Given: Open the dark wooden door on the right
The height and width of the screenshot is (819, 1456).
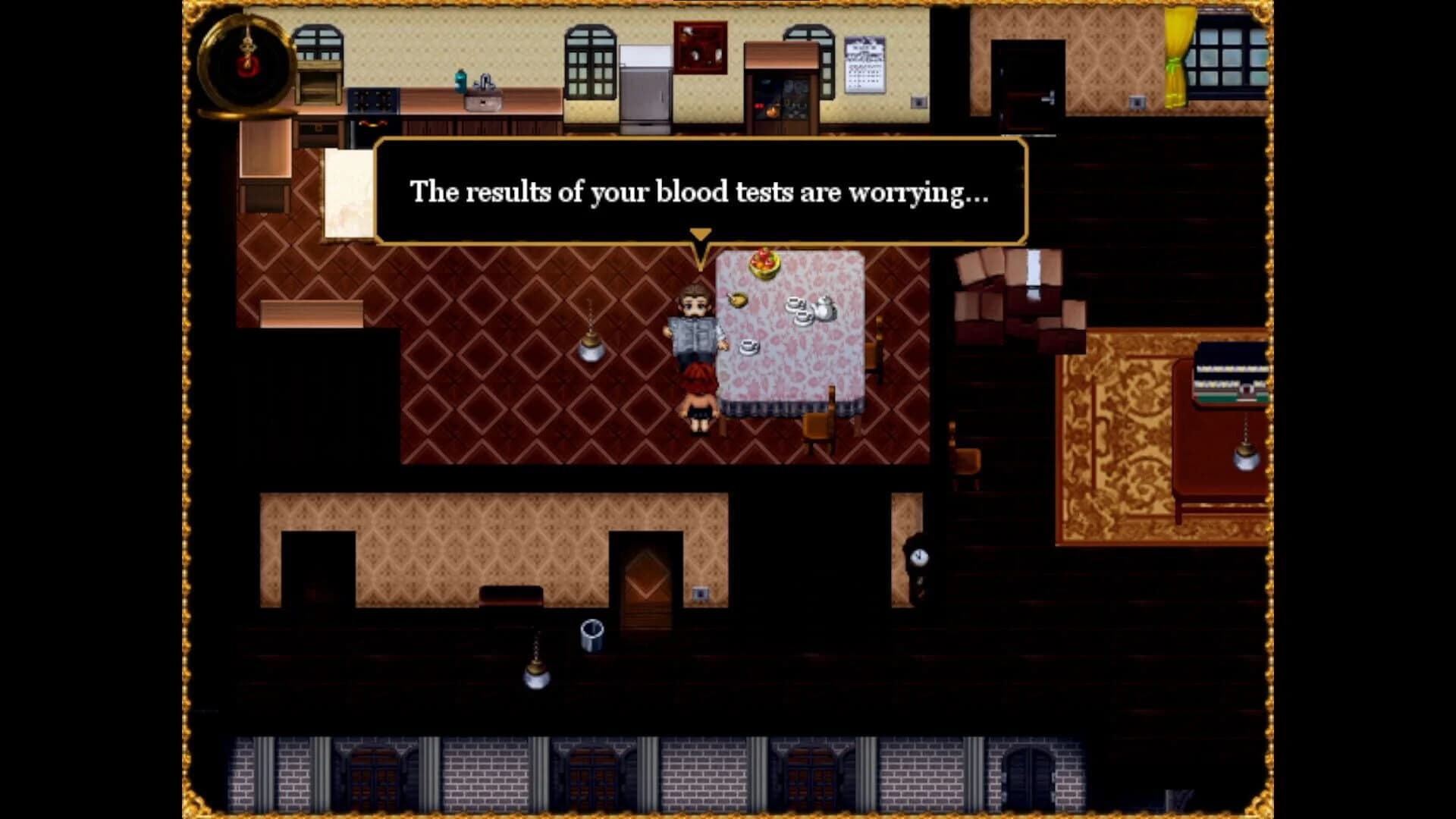Looking at the screenshot, I should (1029, 87).
